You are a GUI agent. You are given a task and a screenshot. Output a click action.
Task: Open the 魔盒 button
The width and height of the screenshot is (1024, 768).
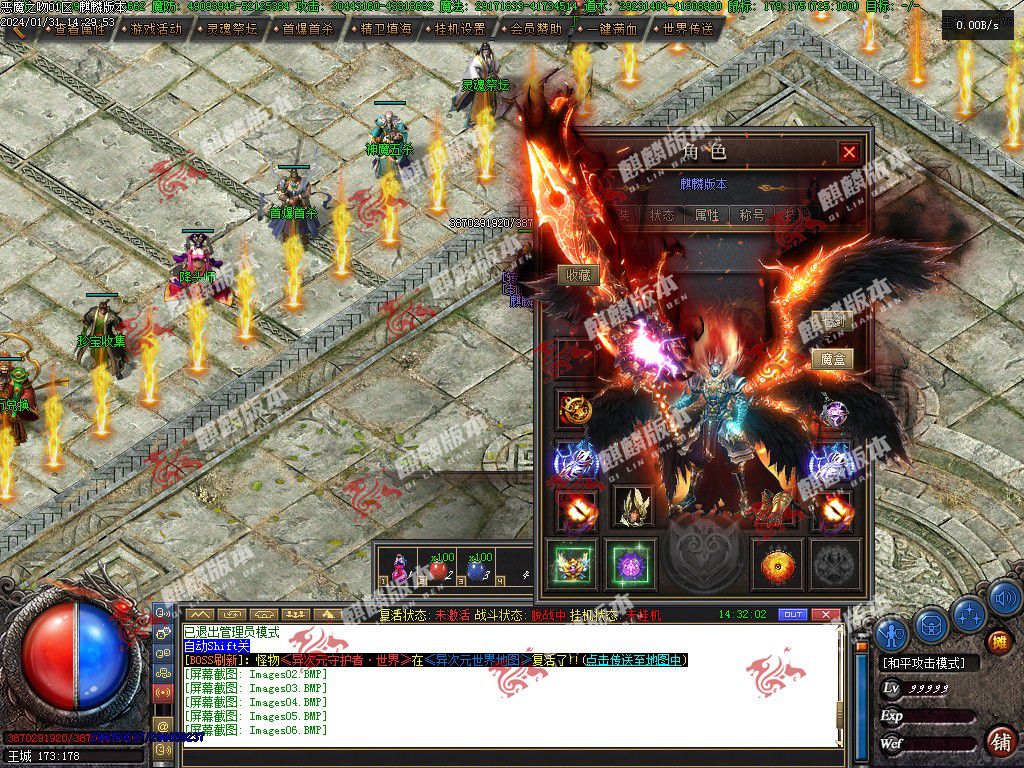point(831,359)
